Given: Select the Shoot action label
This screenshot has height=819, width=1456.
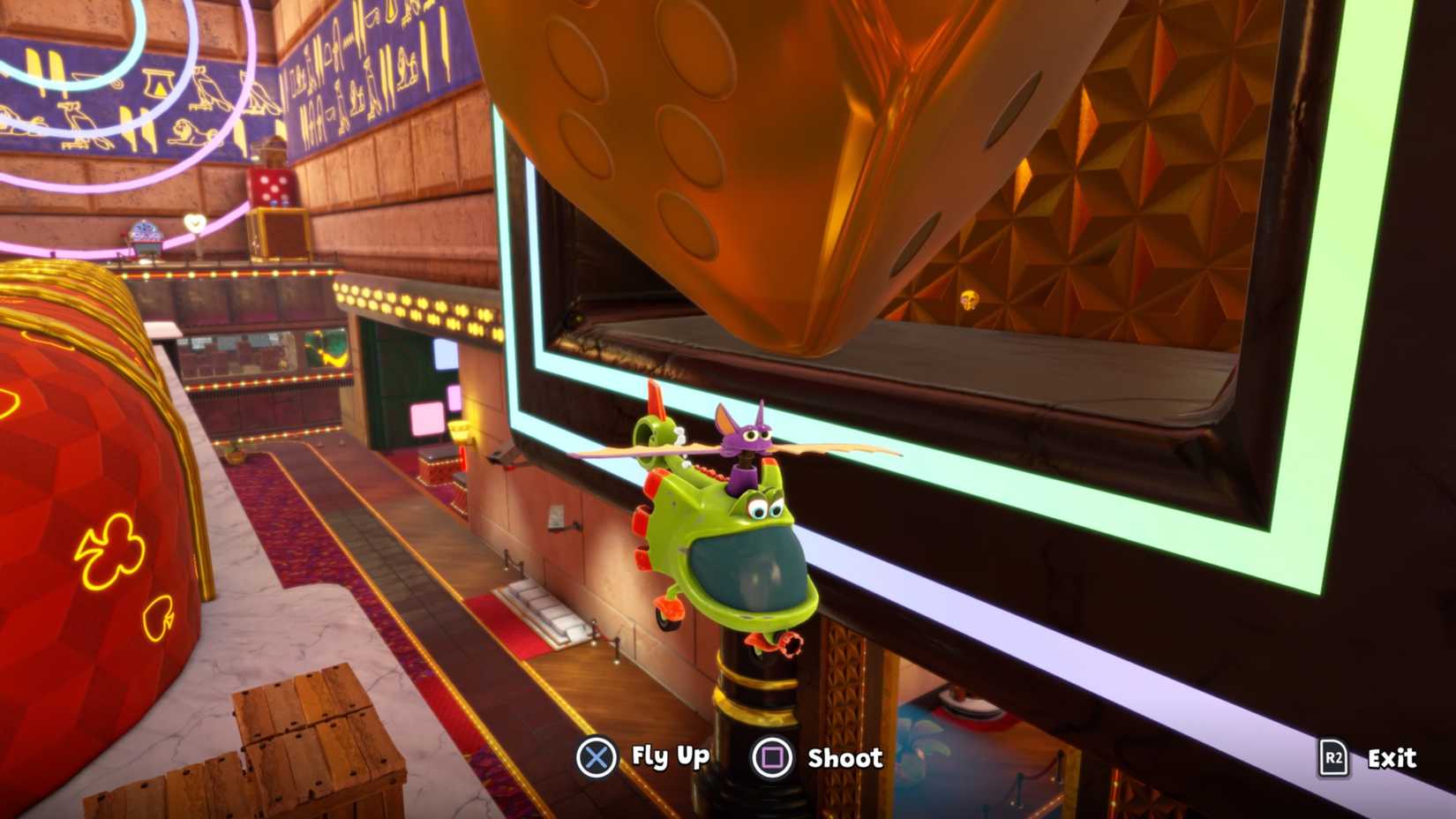Looking at the screenshot, I should pos(844,757).
